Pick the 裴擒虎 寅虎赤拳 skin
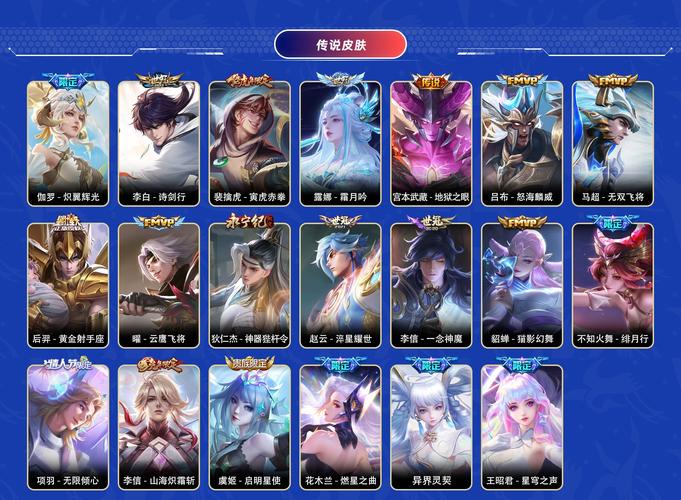Viewport: 681px width, 500px height. (x=250, y=140)
